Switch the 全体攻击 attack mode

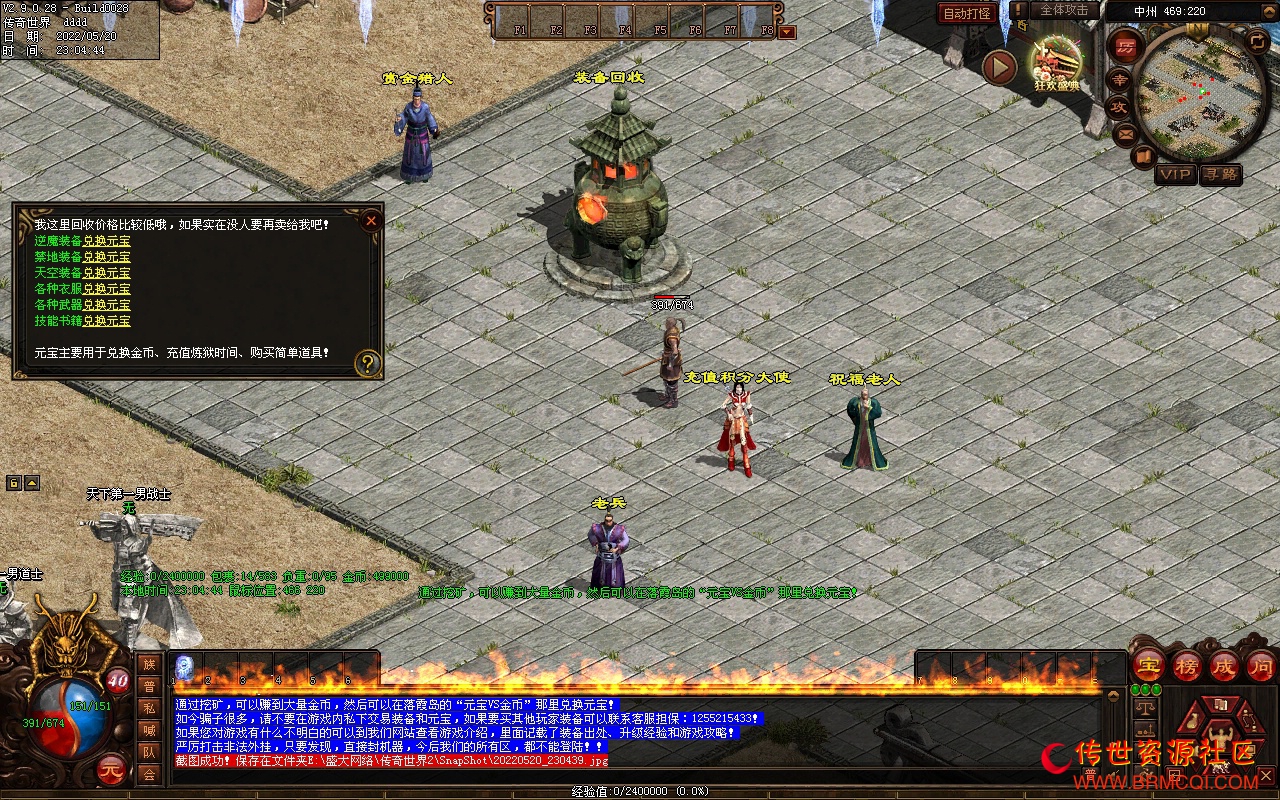1064,10
